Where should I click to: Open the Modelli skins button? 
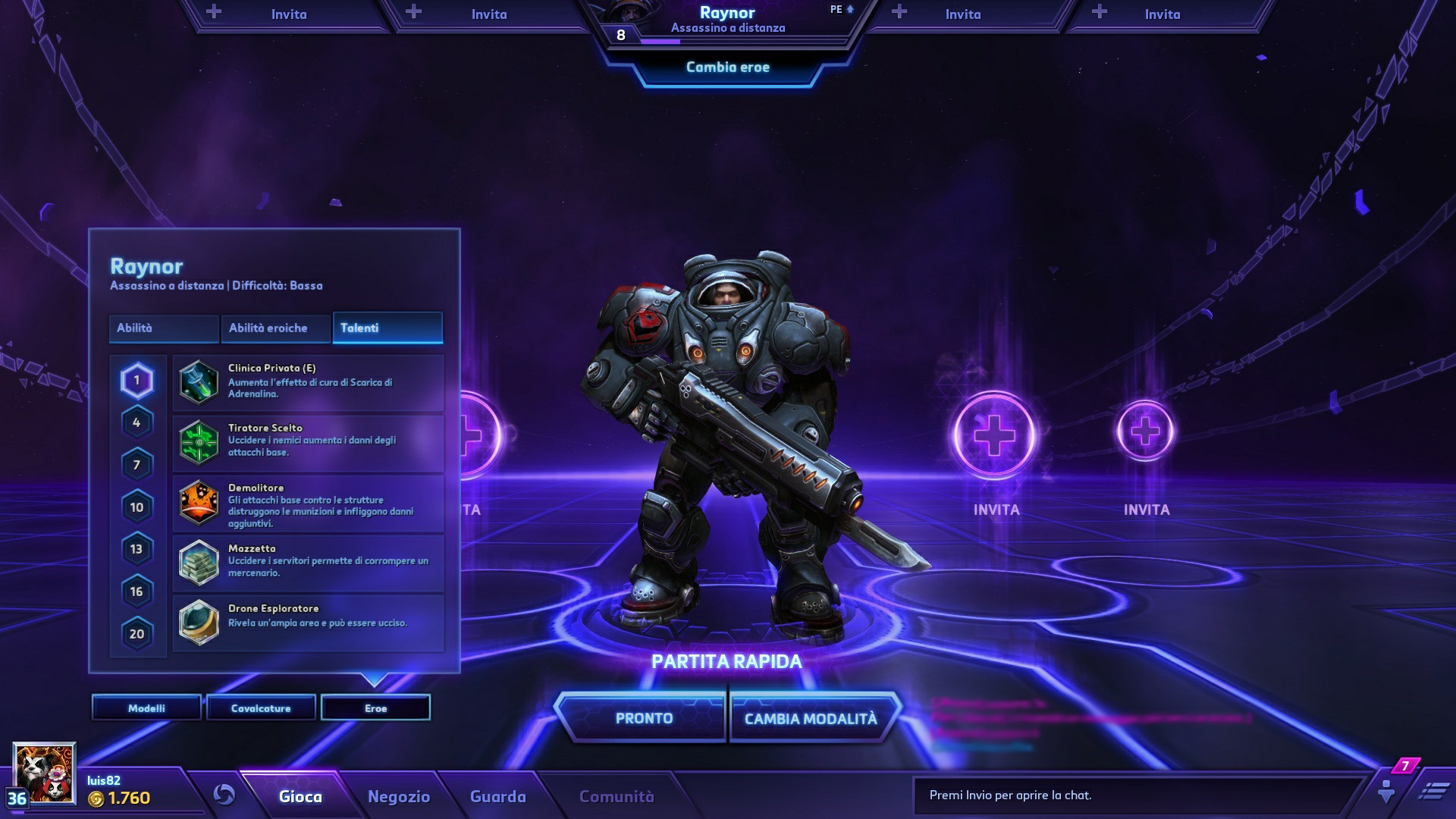tap(146, 708)
